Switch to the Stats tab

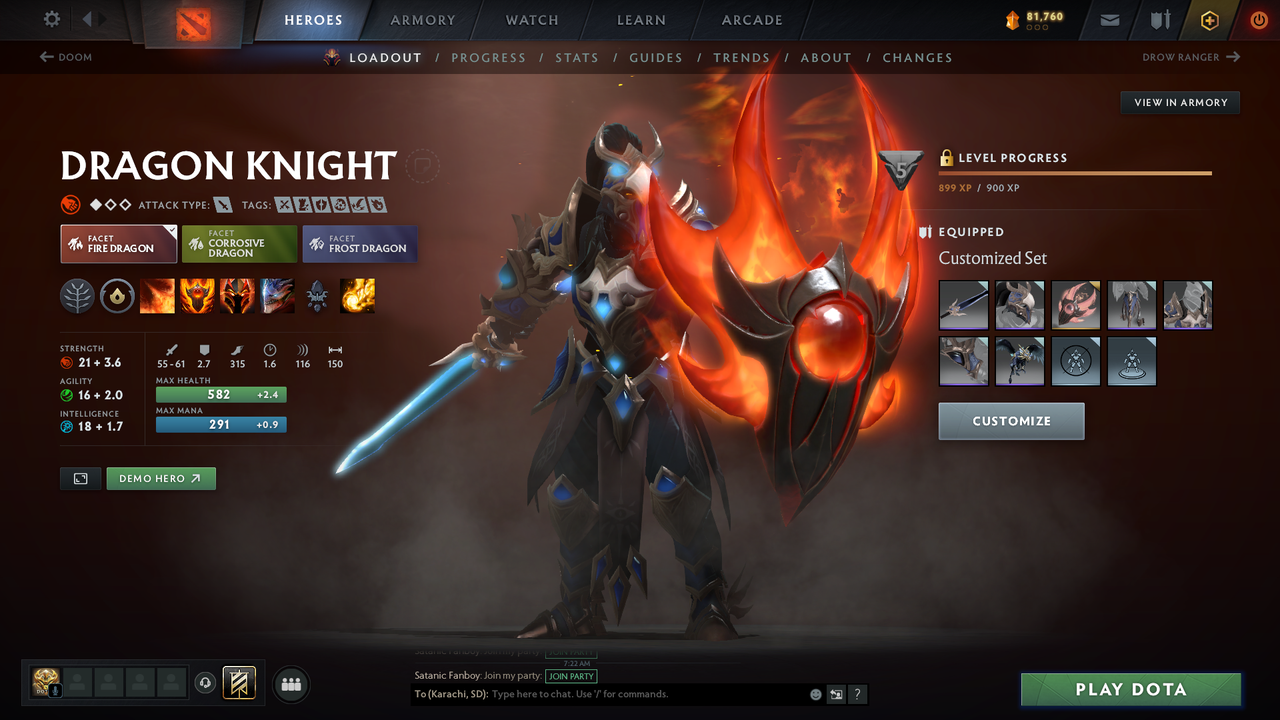(x=577, y=57)
